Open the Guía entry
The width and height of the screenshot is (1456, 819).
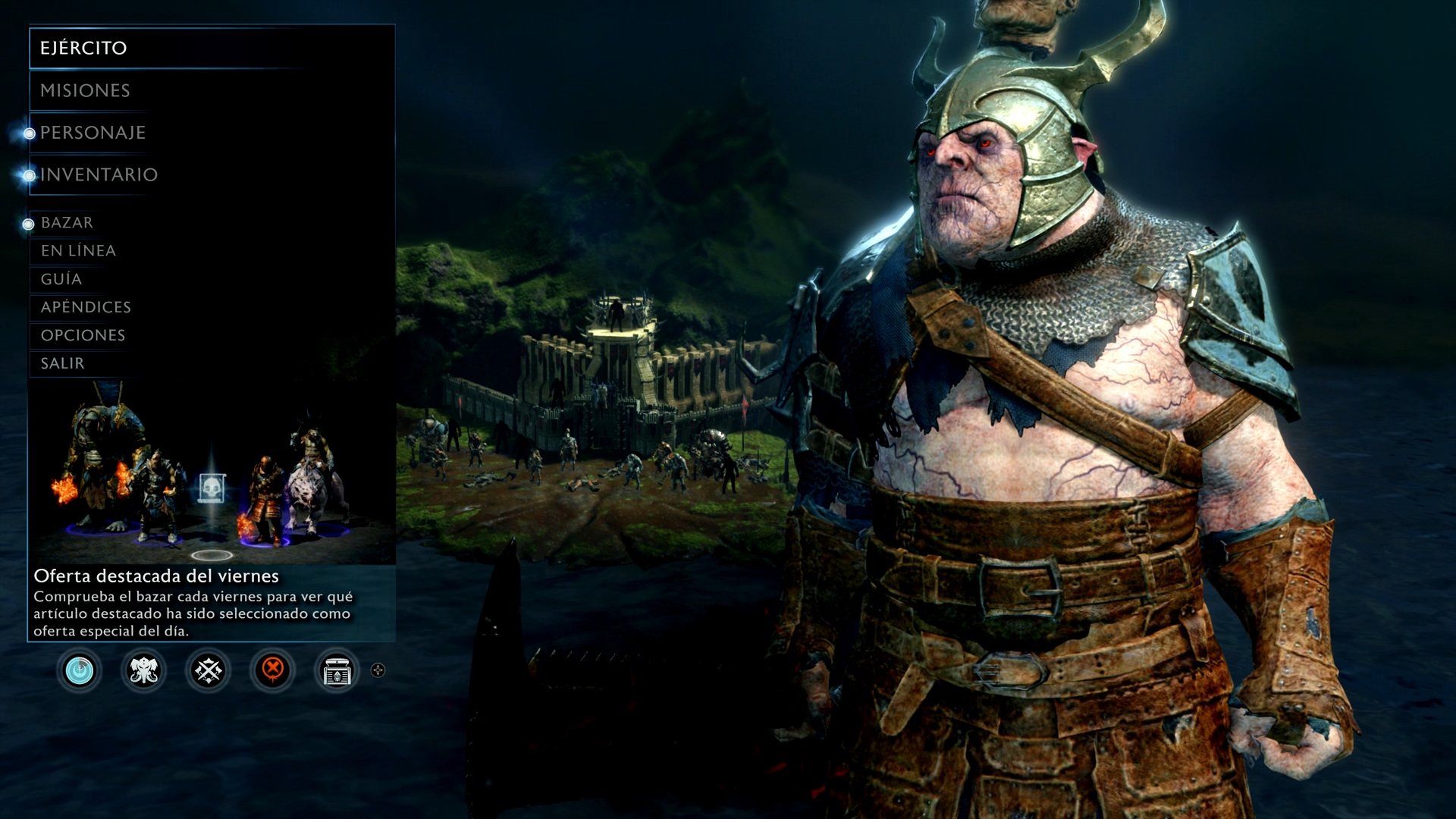61,279
